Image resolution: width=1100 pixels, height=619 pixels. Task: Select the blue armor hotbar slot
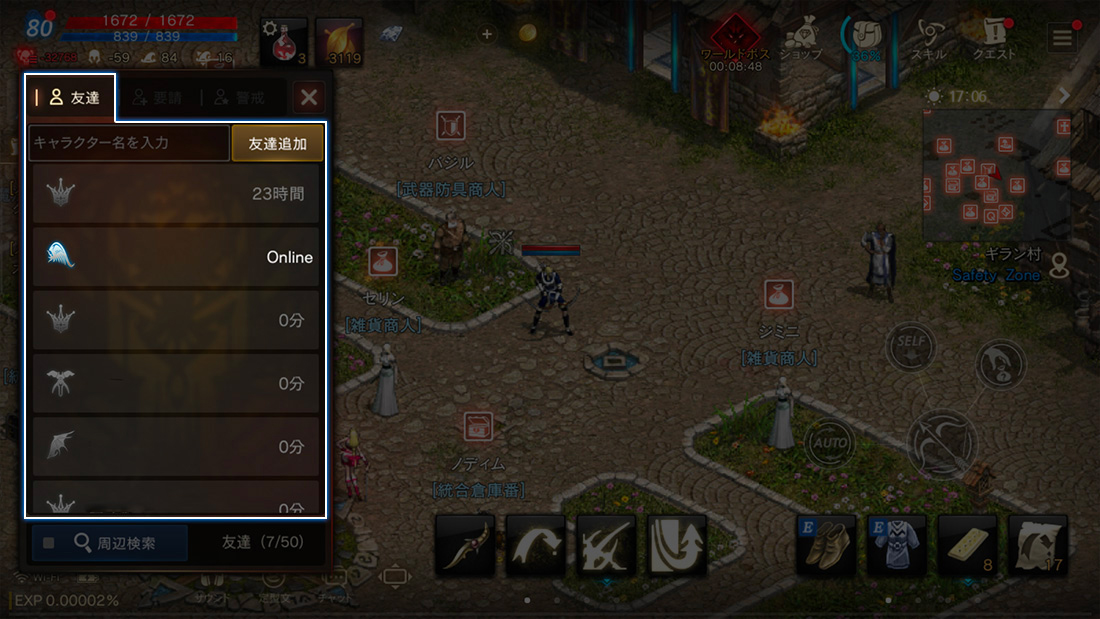pos(896,544)
